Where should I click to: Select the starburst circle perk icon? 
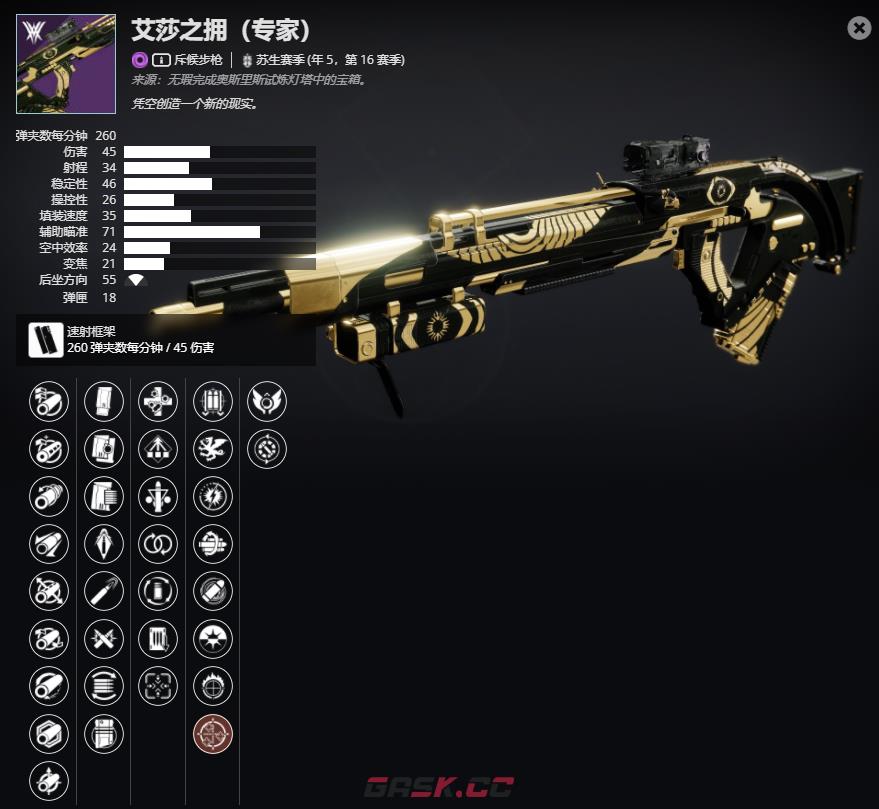[213, 638]
